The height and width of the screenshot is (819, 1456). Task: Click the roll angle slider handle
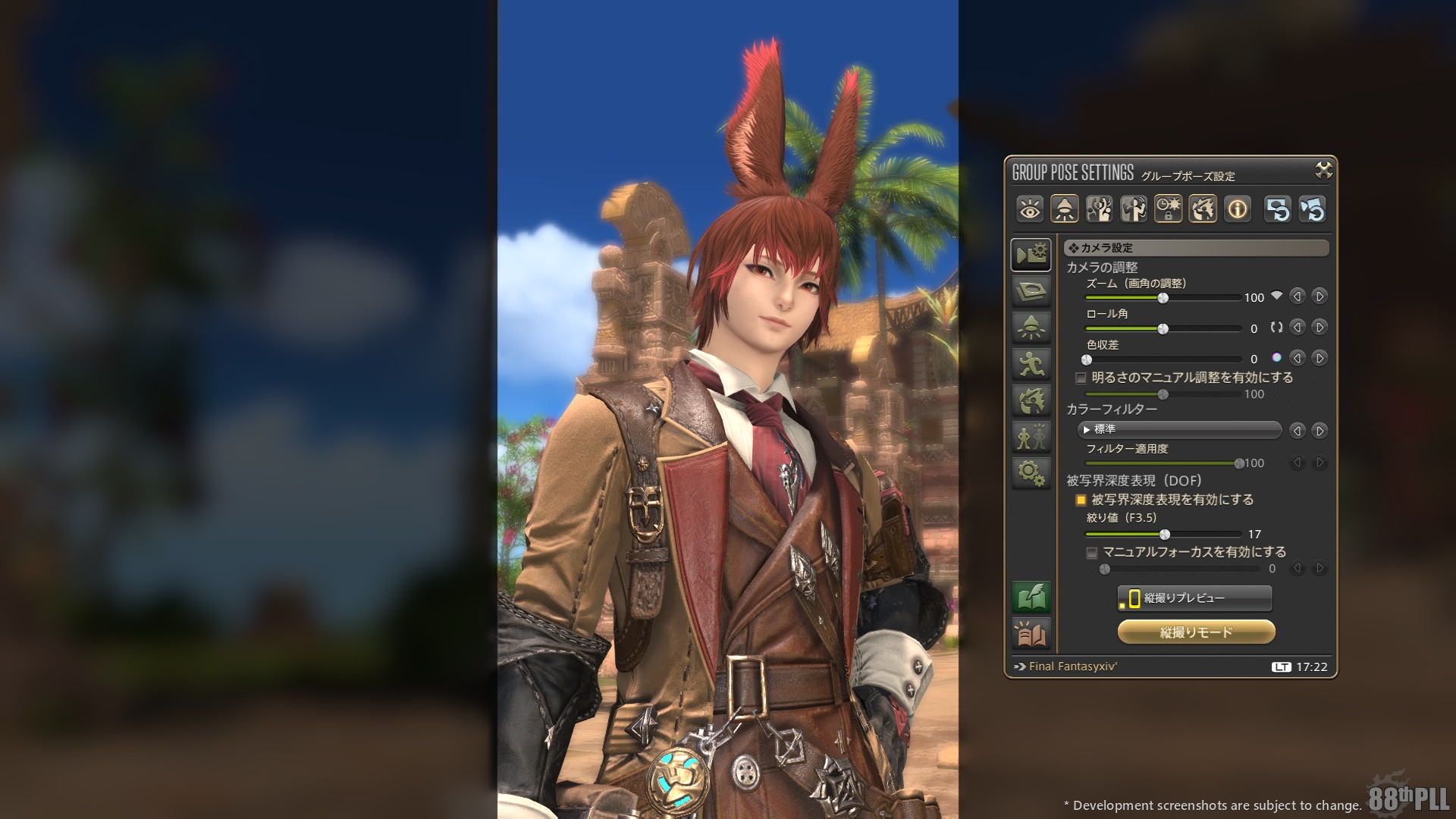point(1163,328)
